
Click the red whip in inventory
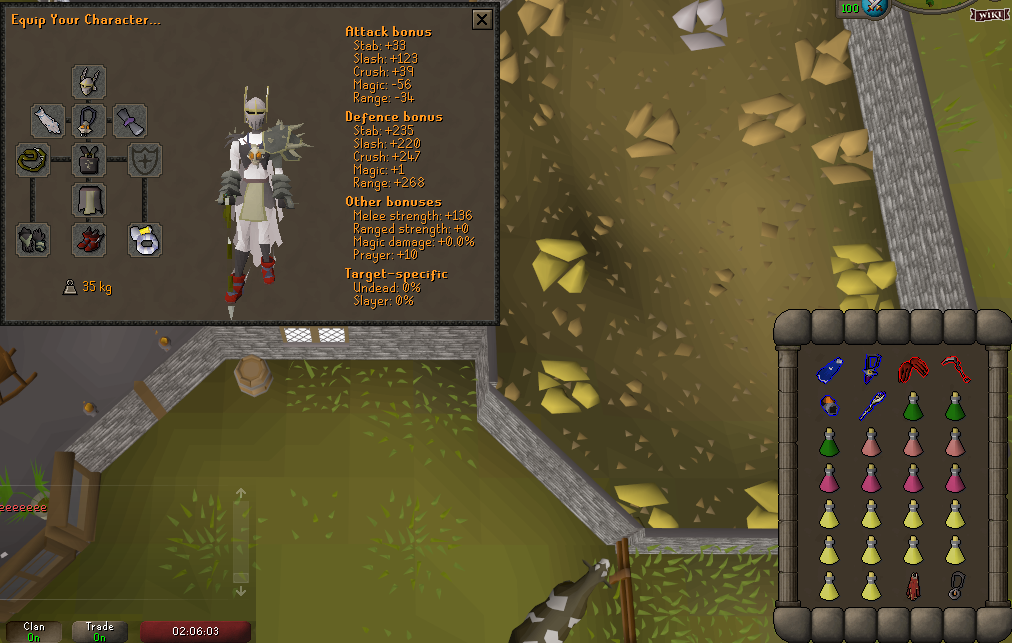click(953, 371)
